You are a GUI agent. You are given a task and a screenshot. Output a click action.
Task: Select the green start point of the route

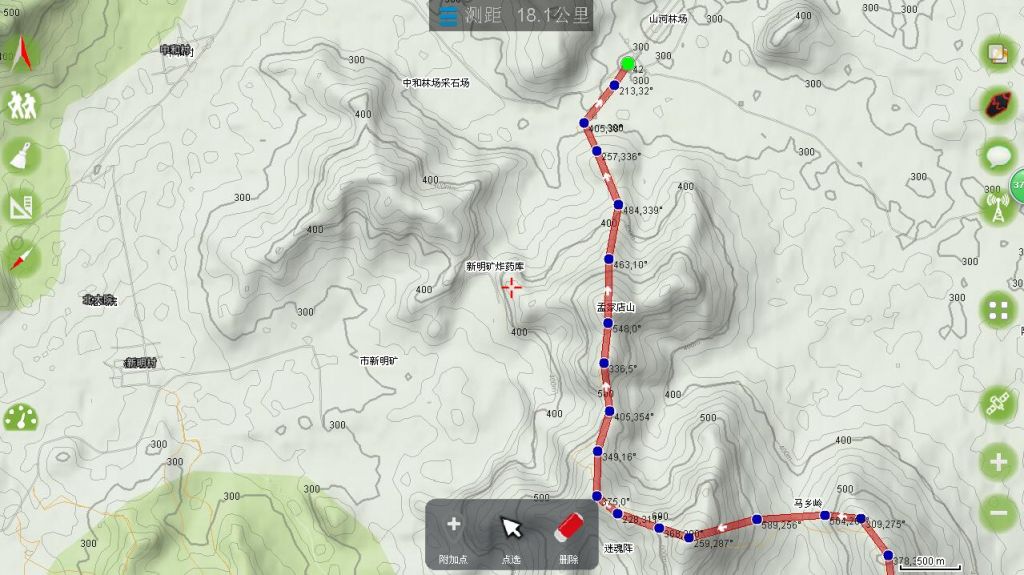(627, 64)
